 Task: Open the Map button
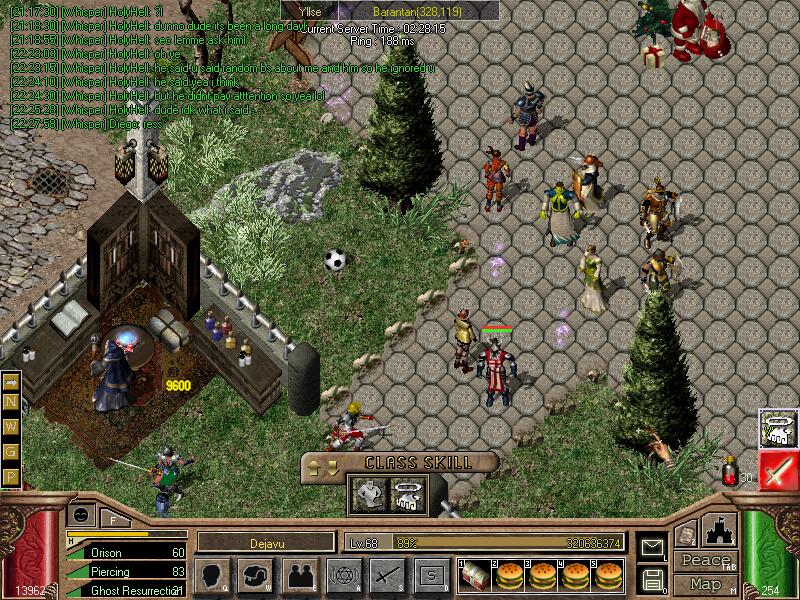click(705, 584)
